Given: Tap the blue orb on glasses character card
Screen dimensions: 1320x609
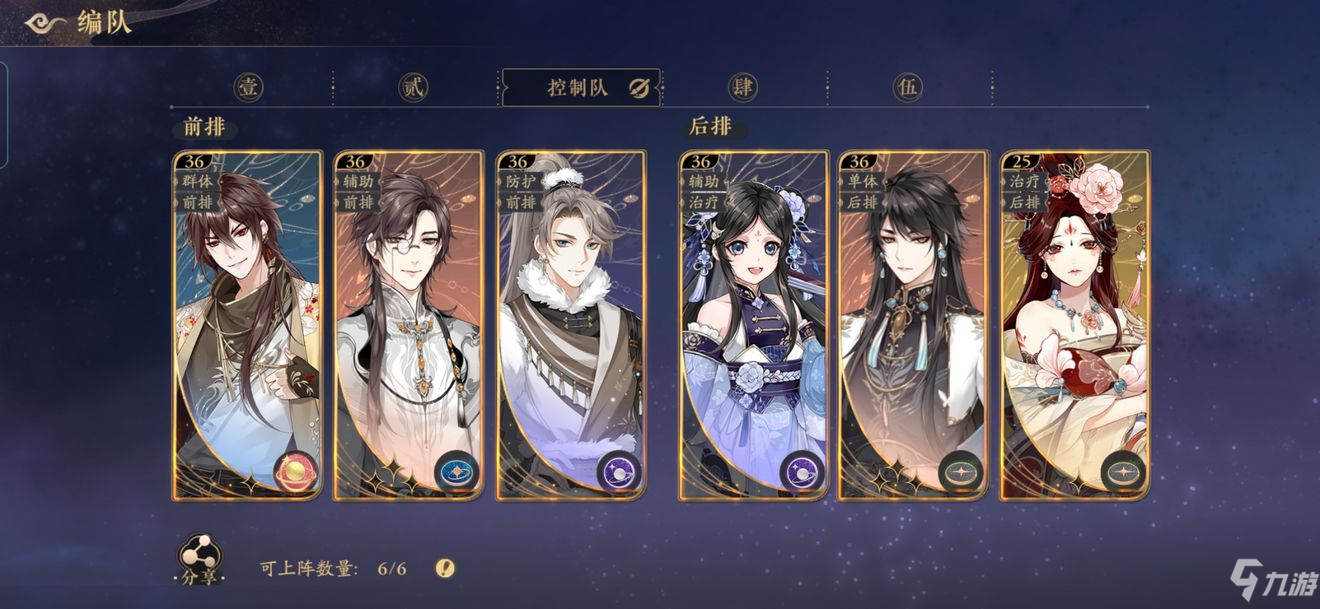Looking at the screenshot, I should point(457,471).
